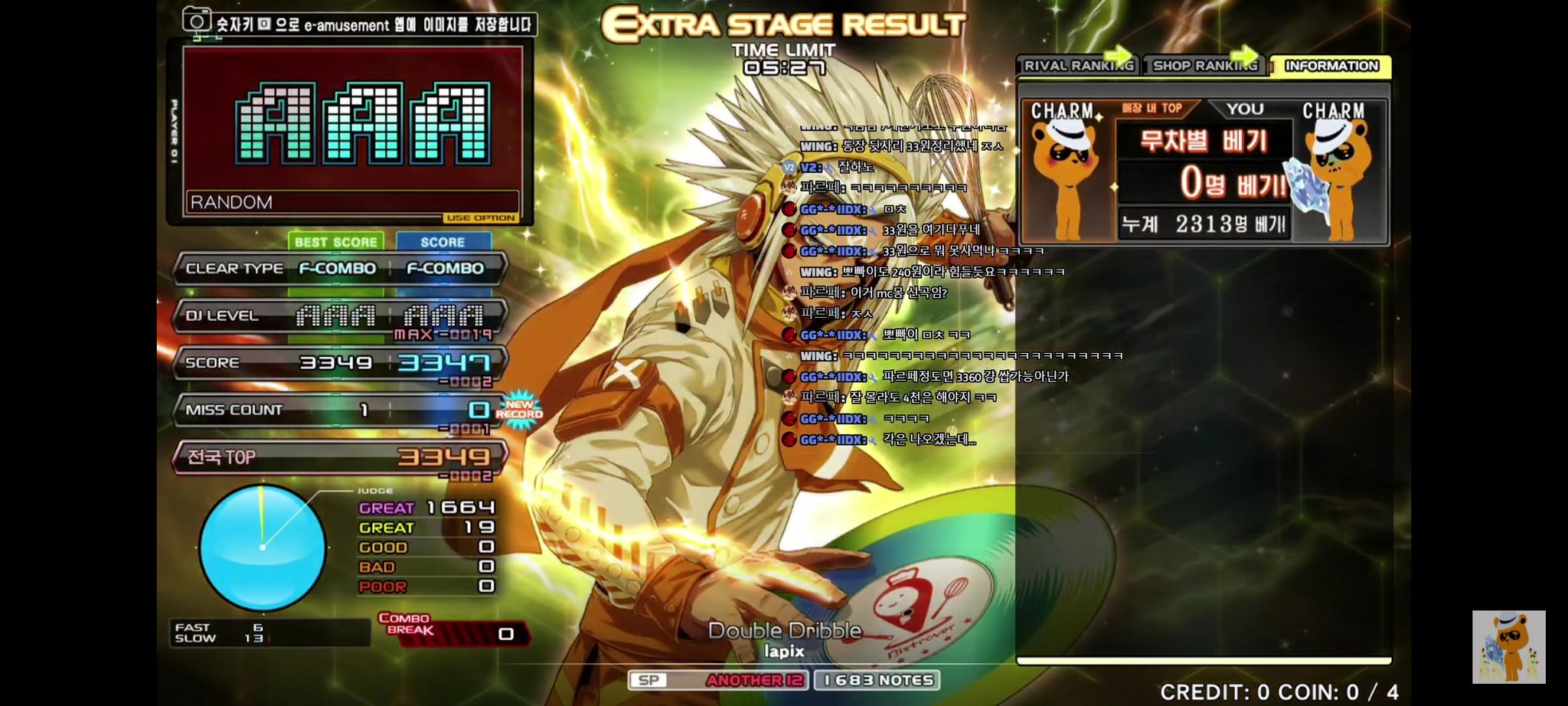Viewport: 1568px width, 706px height.
Task: Select the blue Score column header
Action: [443, 242]
